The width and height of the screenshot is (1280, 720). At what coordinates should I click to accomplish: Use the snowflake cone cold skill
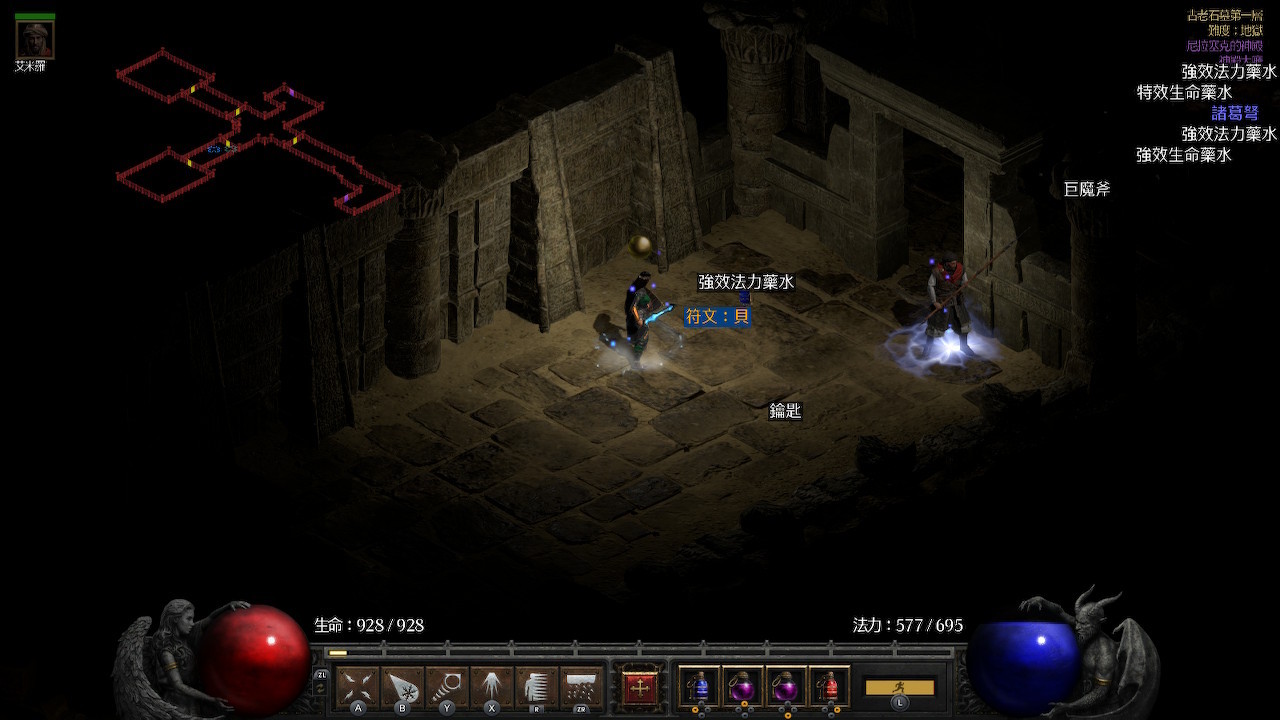402,687
